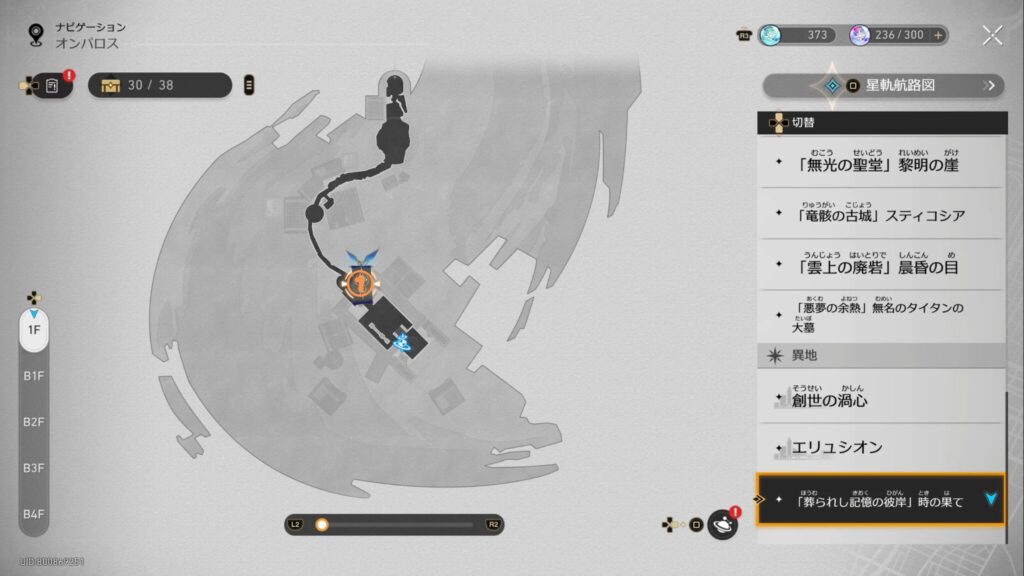
Task: Close the navigation map screen
Action: (991, 36)
